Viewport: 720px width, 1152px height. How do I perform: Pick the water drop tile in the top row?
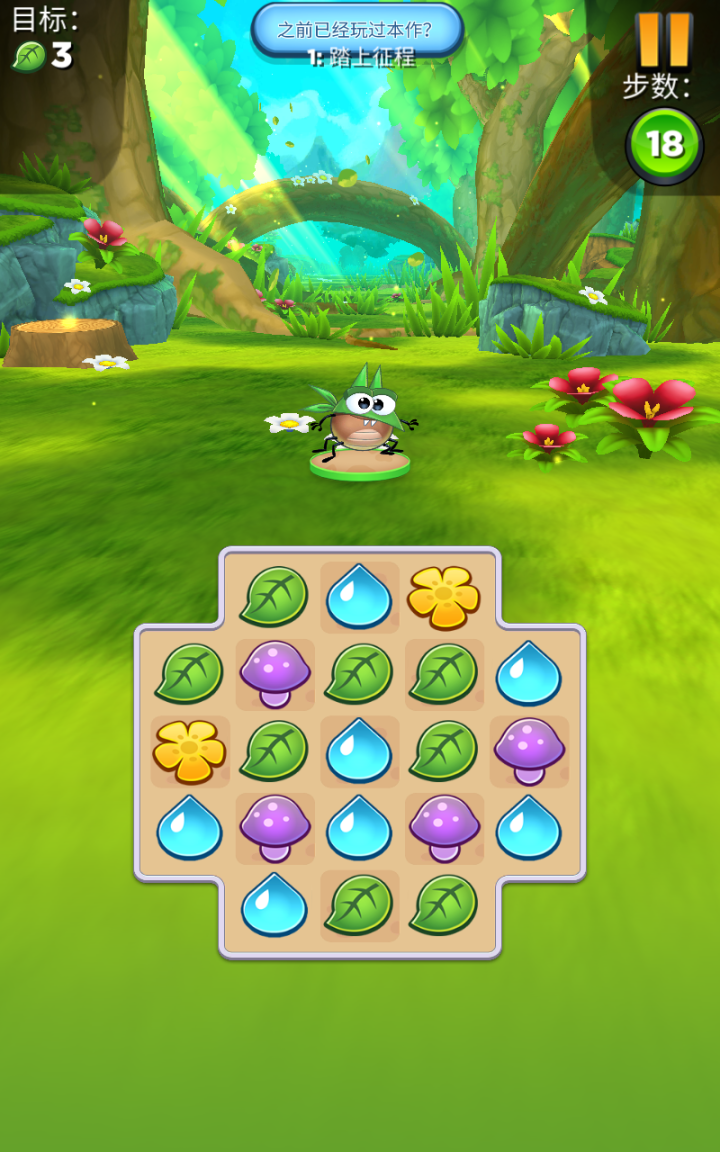pos(359,597)
